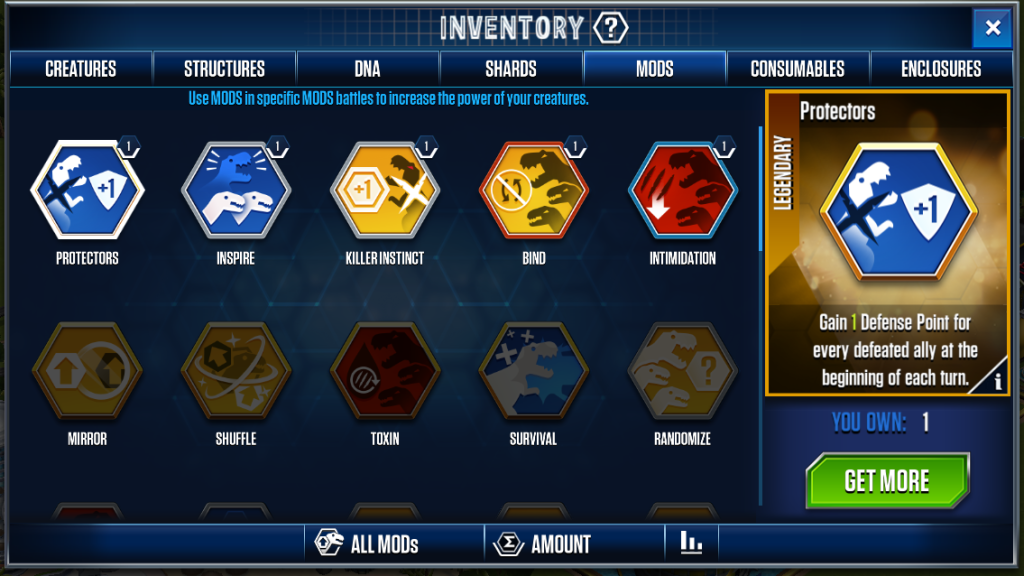Go to the Shards tab

tap(511, 69)
